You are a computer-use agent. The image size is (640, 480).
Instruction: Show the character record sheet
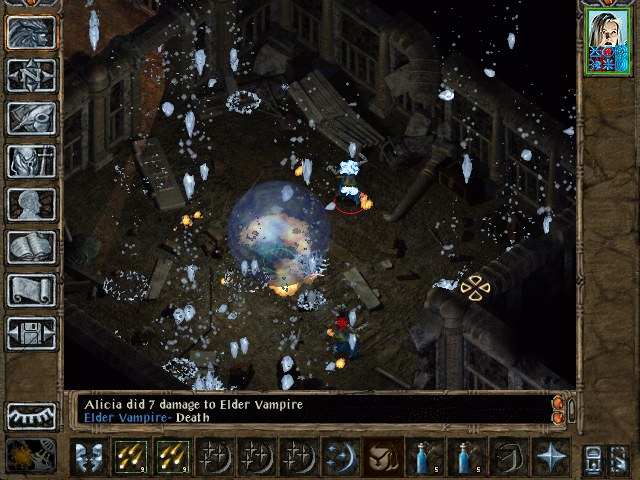(31, 204)
